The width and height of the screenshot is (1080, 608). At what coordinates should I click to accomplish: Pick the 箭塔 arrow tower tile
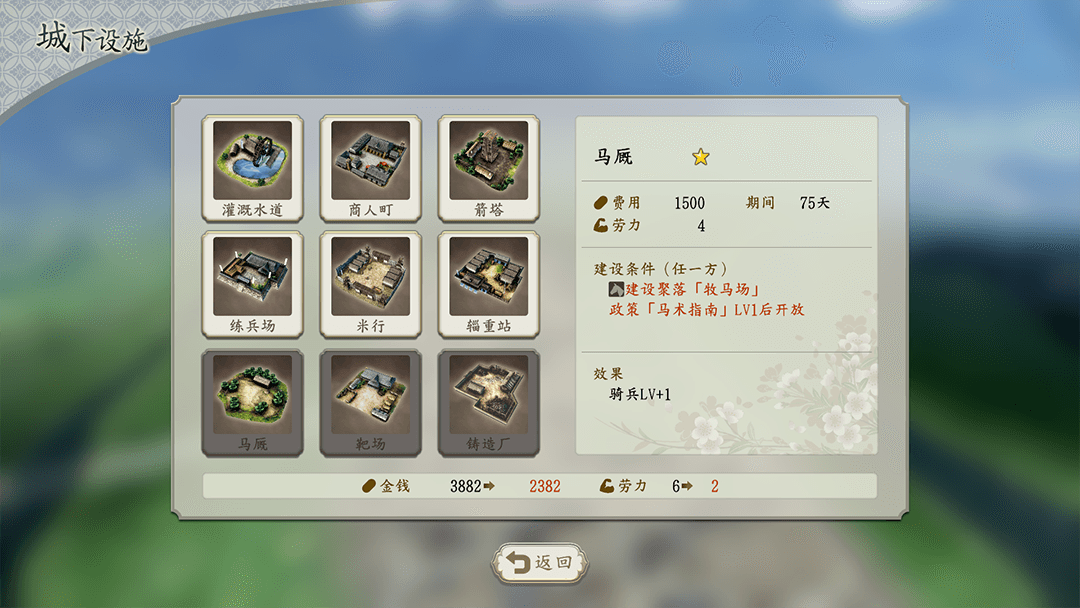[488, 167]
